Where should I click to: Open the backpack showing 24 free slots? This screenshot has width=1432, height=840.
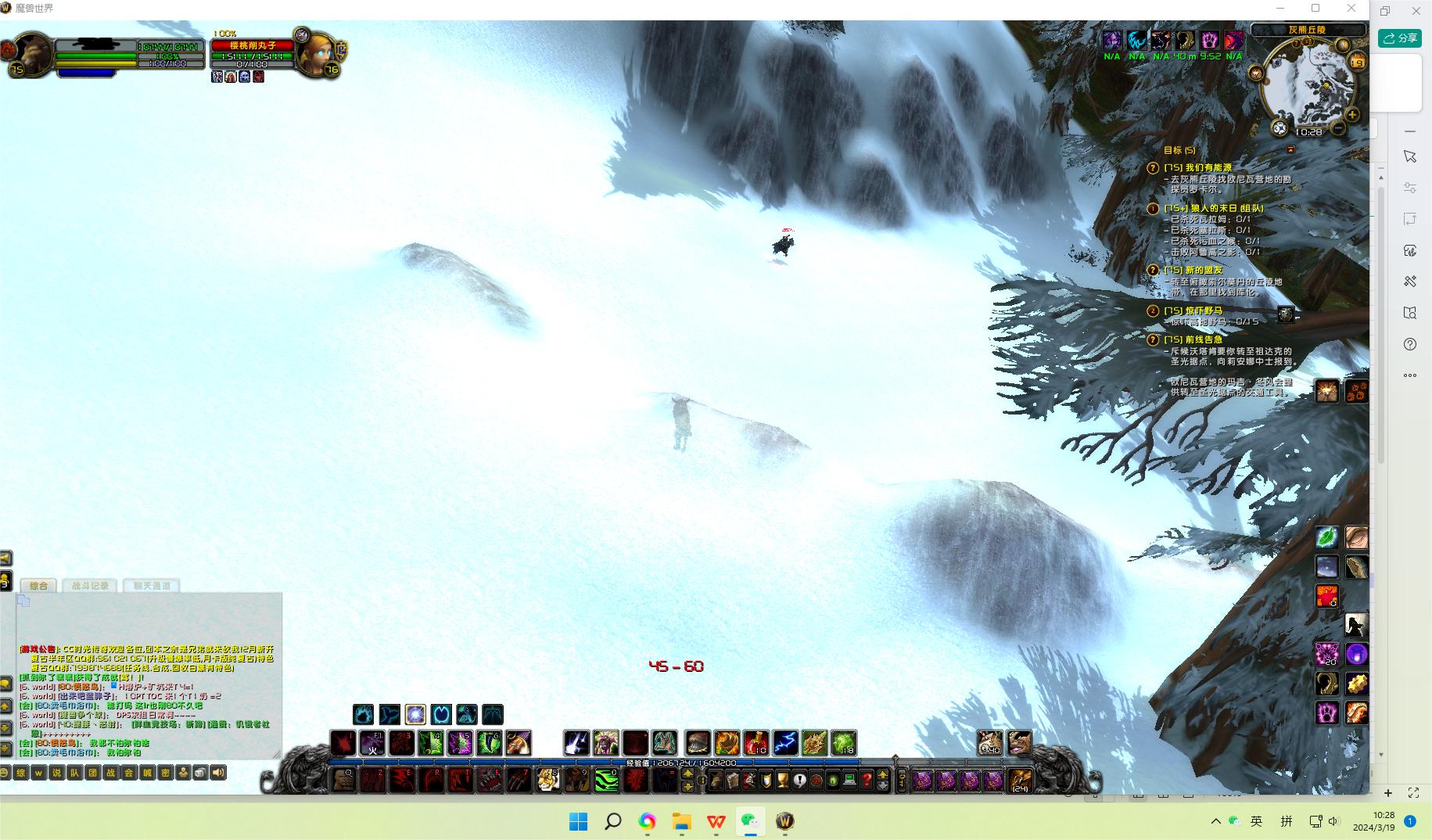coord(1020,780)
